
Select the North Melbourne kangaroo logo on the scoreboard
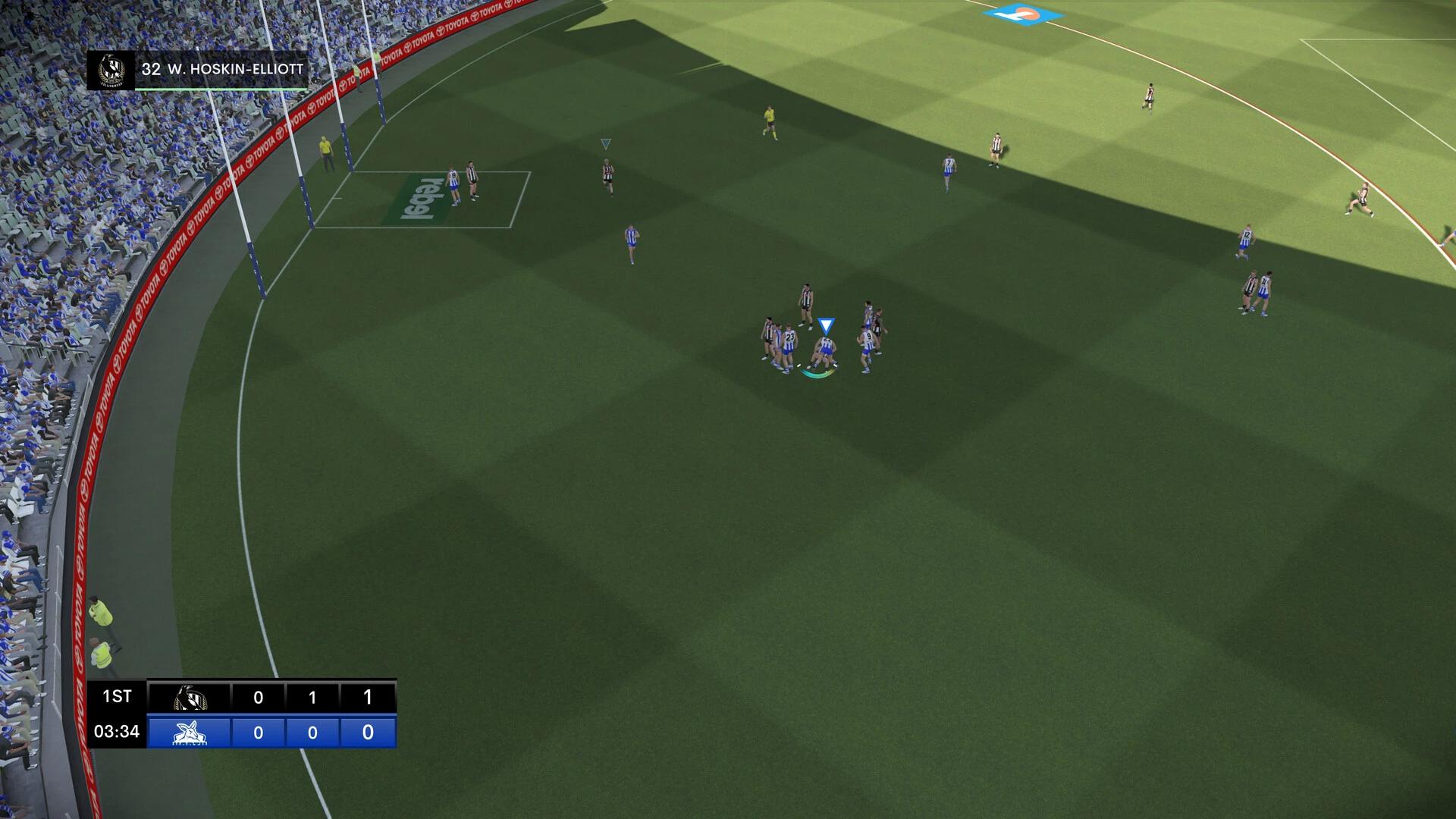pos(190,732)
